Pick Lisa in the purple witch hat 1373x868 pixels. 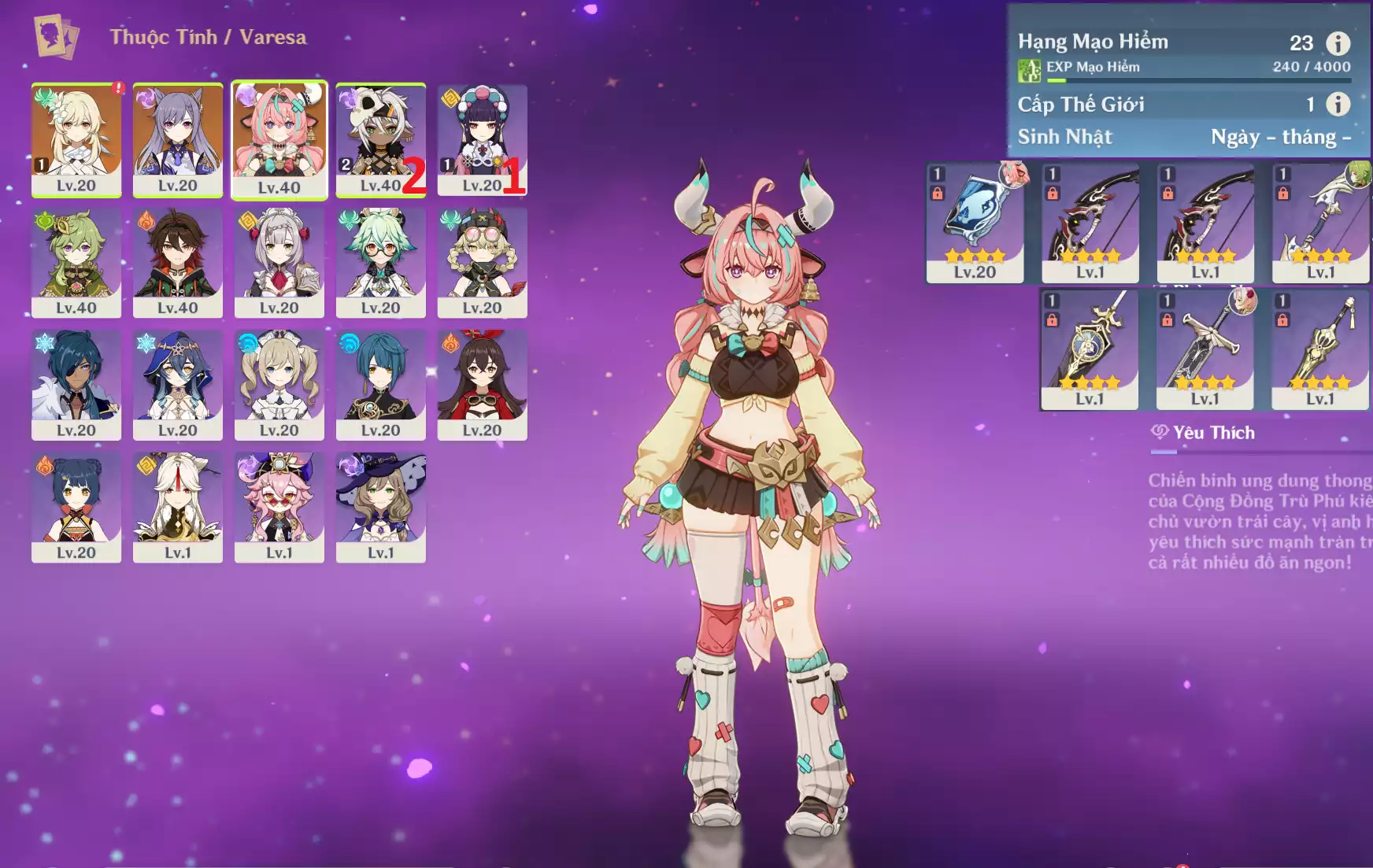pos(381,507)
